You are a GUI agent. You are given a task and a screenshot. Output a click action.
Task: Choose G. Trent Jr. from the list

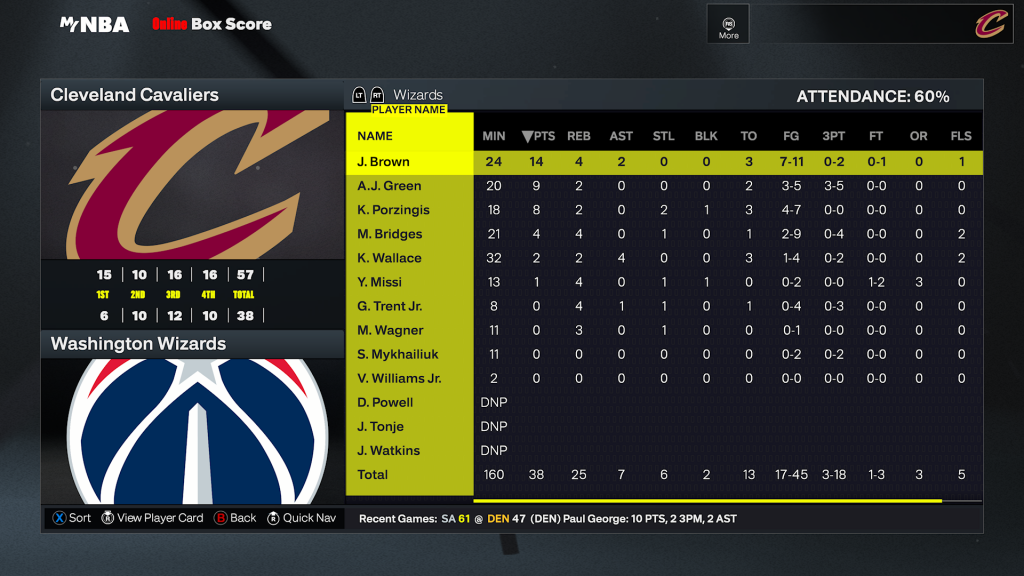[x=390, y=306]
